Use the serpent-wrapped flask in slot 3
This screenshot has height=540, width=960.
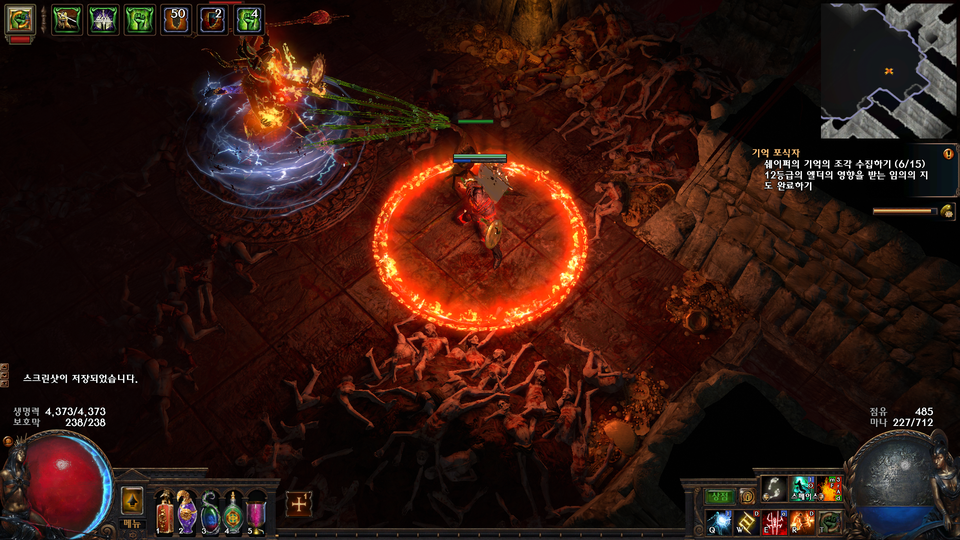pos(210,512)
